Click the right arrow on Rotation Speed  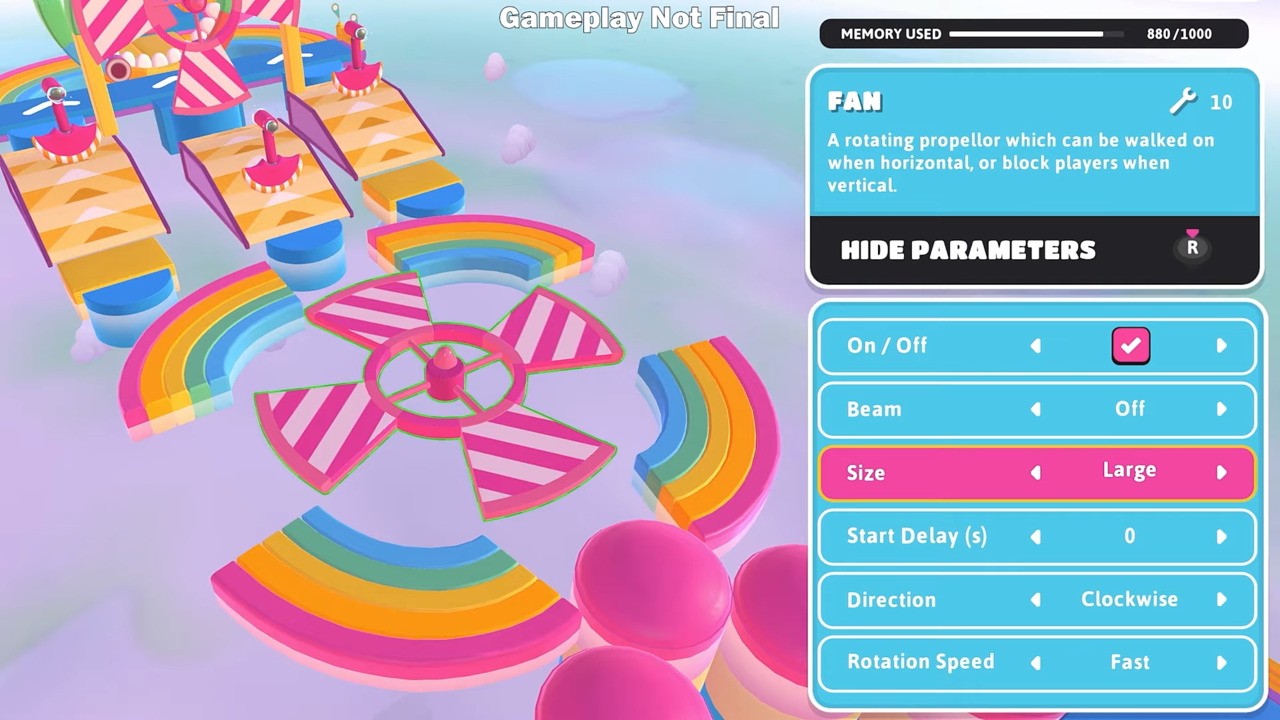point(1222,662)
